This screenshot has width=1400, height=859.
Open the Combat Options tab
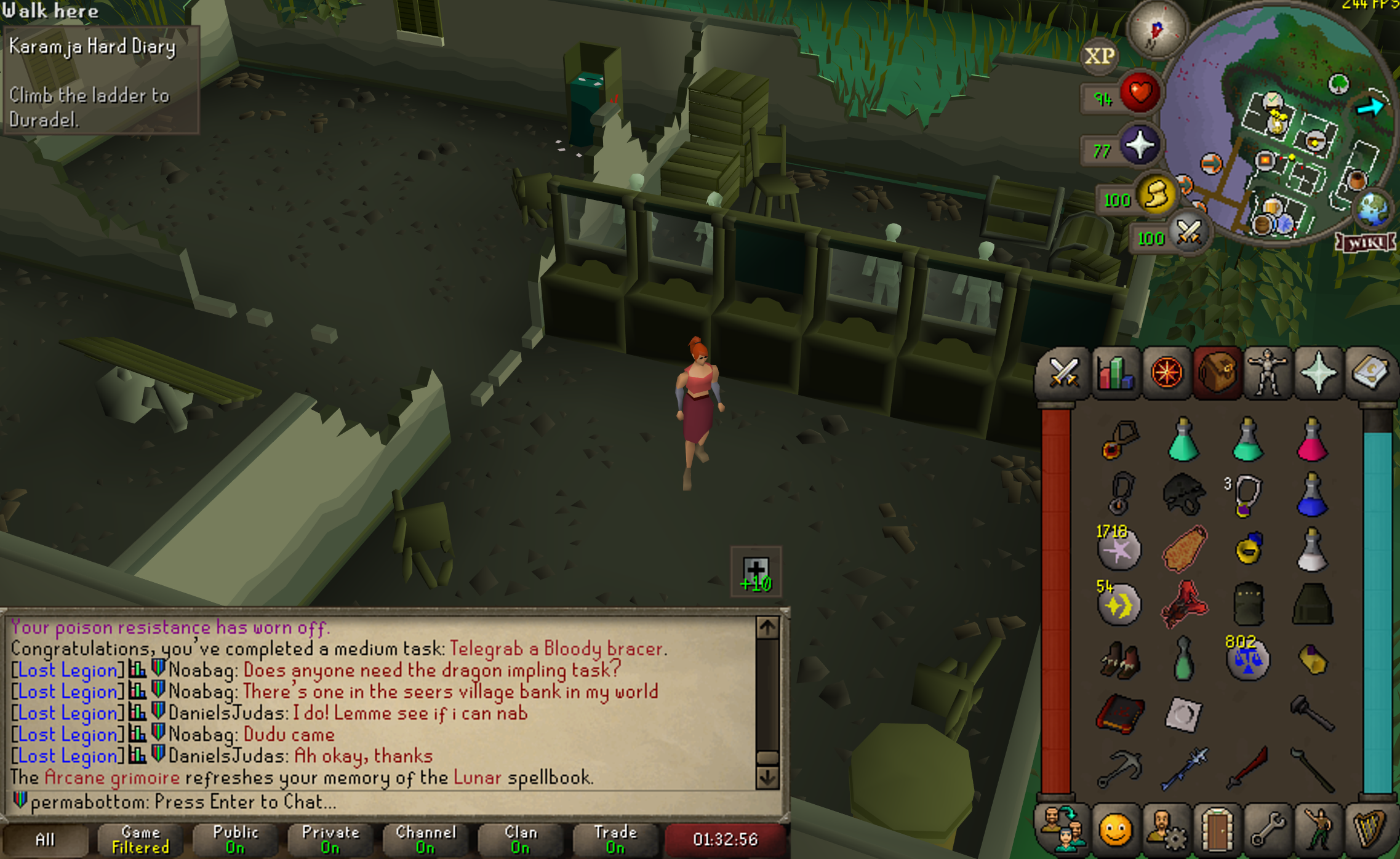[x=1063, y=373]
